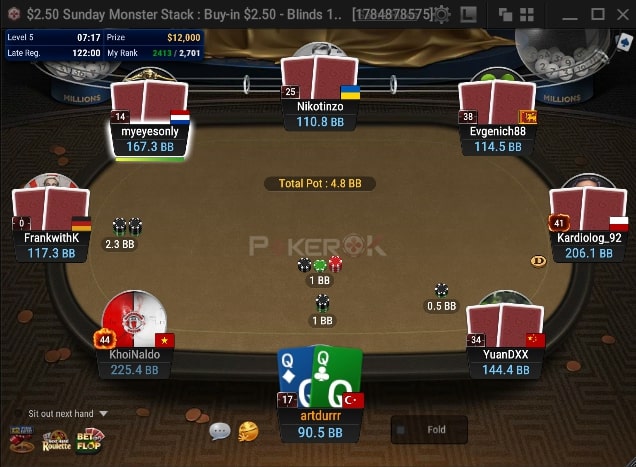Minimize the poker table window
Screen dimensions: 636x467
[571, 14]
